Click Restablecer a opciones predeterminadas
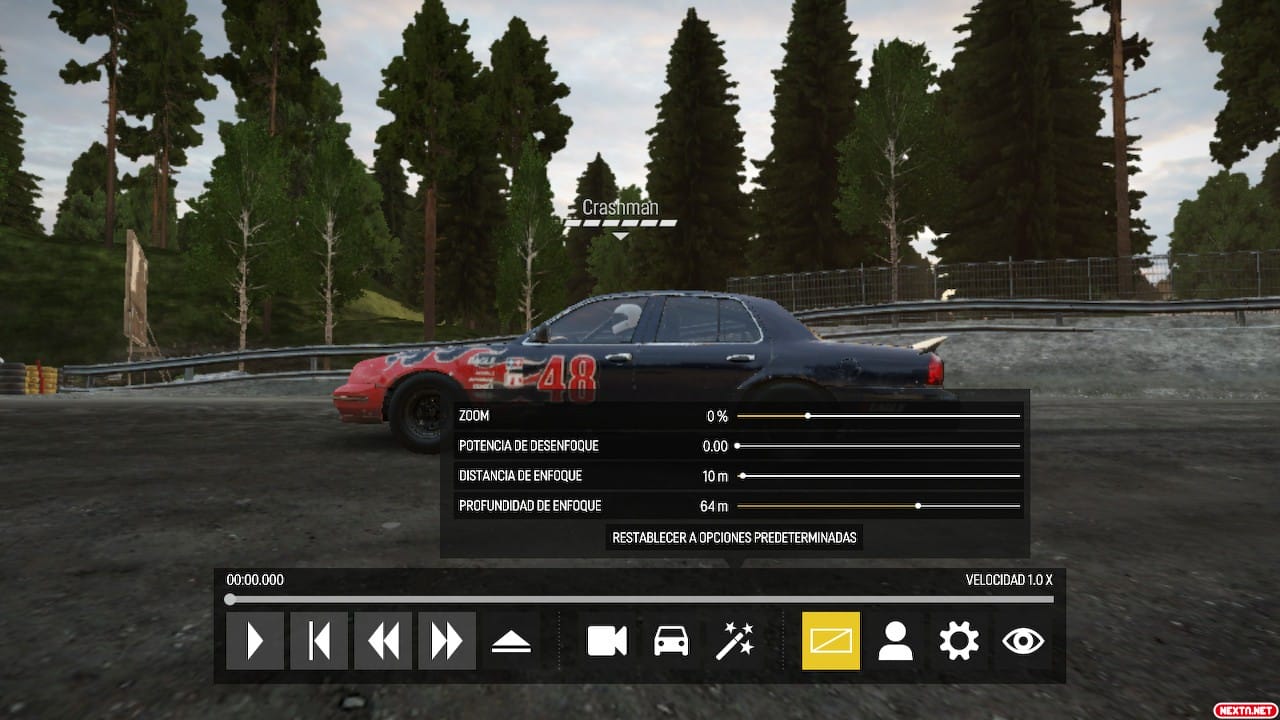The width and height of the screenshot is (1280, 720). 735,537
